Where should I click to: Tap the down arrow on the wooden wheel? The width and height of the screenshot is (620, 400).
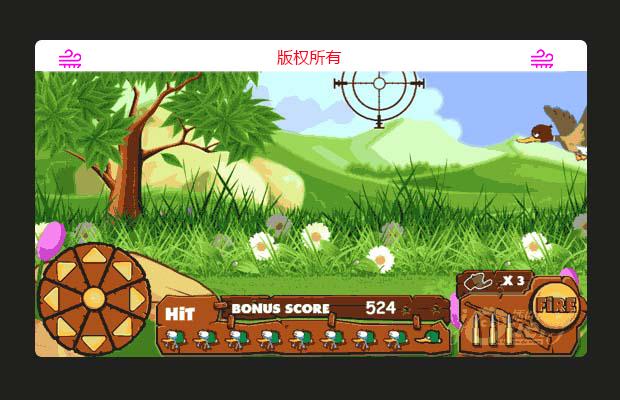(93, 341)
